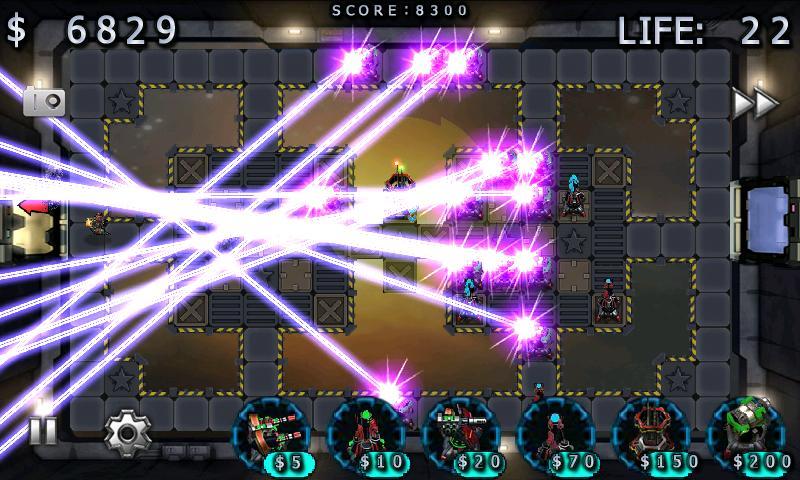The image size is (800, 480).
Task: Open settings via the gear icon
Action: coord(126,432)
